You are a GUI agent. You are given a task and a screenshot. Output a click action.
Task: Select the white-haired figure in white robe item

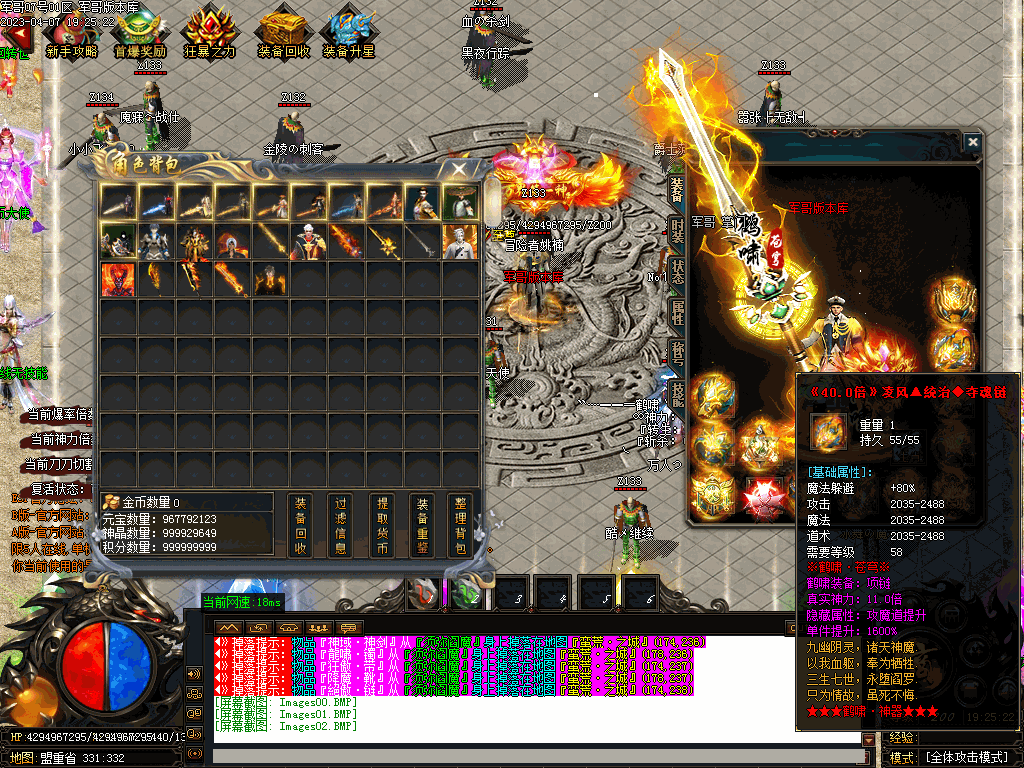tap(461, 241)
